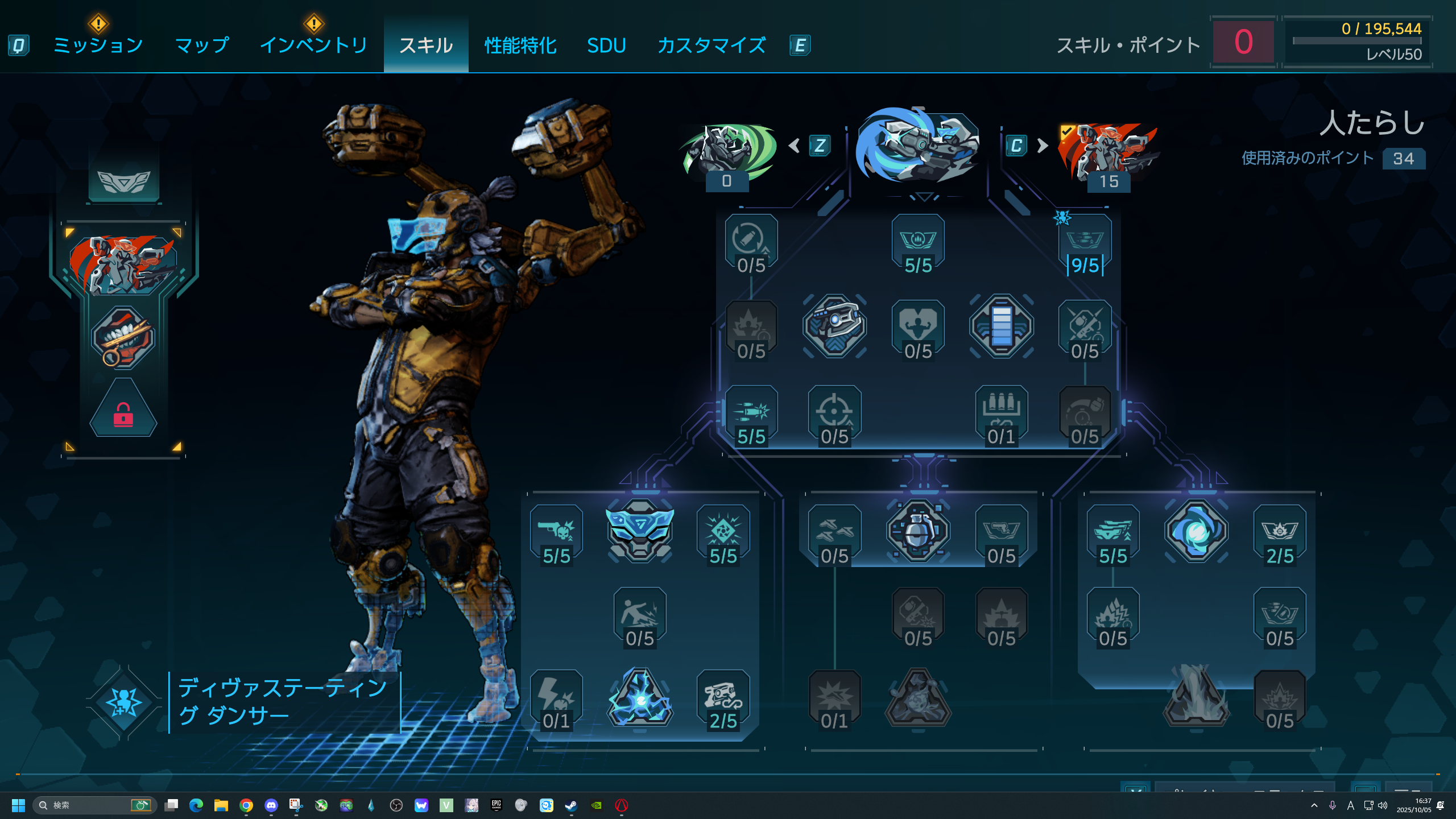The image size is (1456, 819).
Task: Switch to the マップ tab
Action: (202, 45)
